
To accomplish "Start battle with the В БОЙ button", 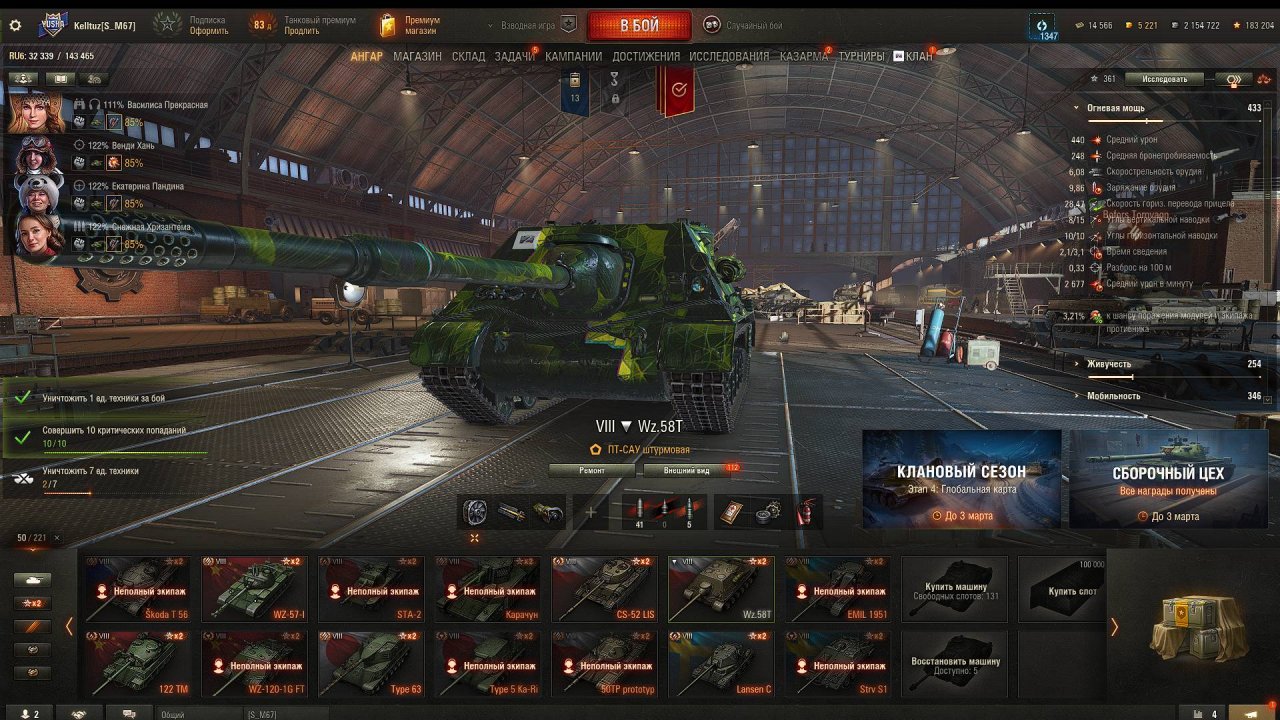I will (x=638, y=25).
